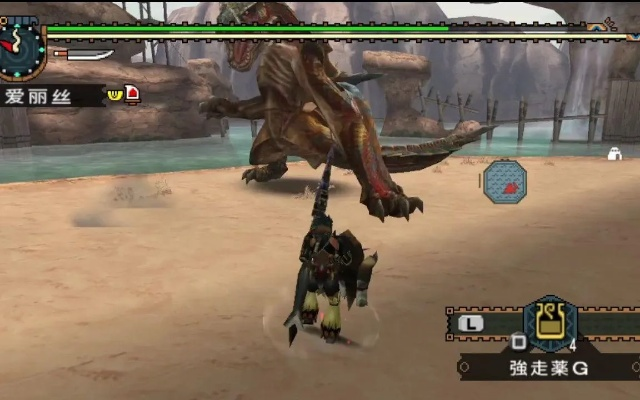Click the weapon sharpness blade icon
Viewport: 640px width, 400px height.
click(84, 54)
